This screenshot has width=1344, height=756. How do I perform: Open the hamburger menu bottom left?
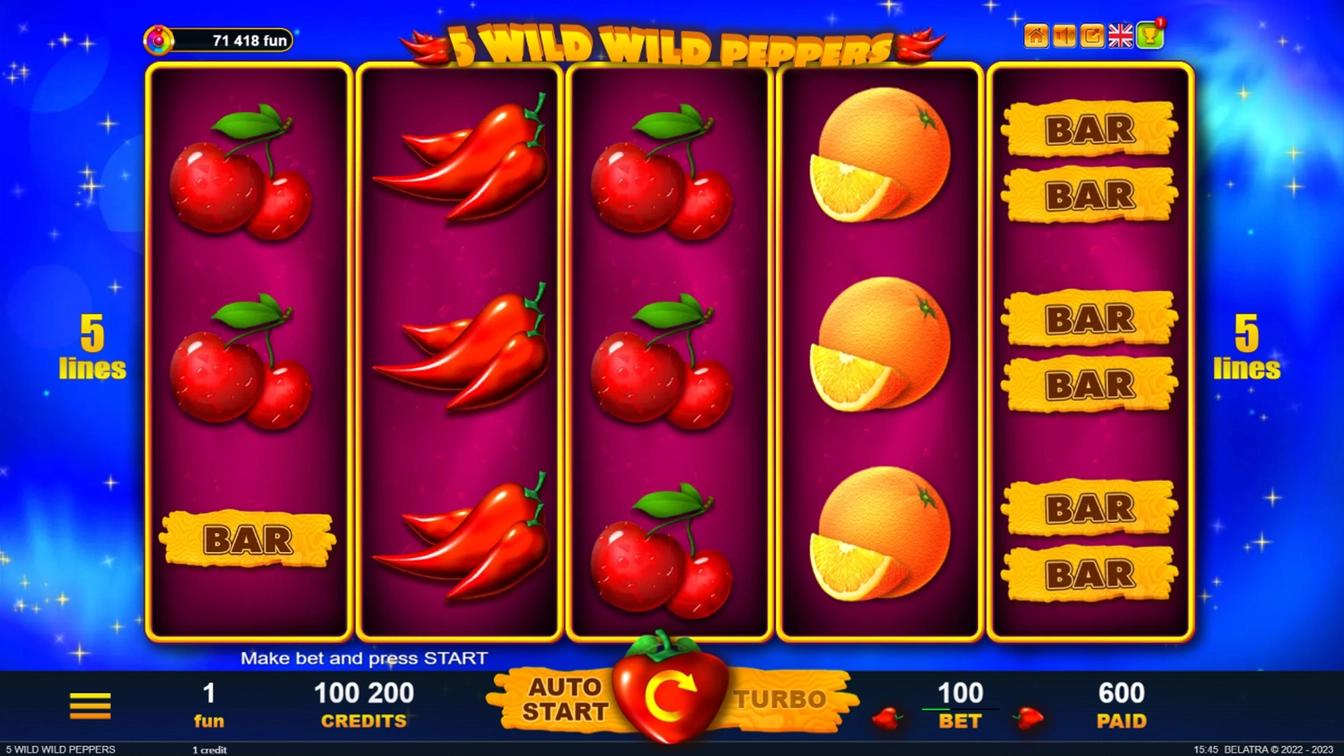coord(90,704)
